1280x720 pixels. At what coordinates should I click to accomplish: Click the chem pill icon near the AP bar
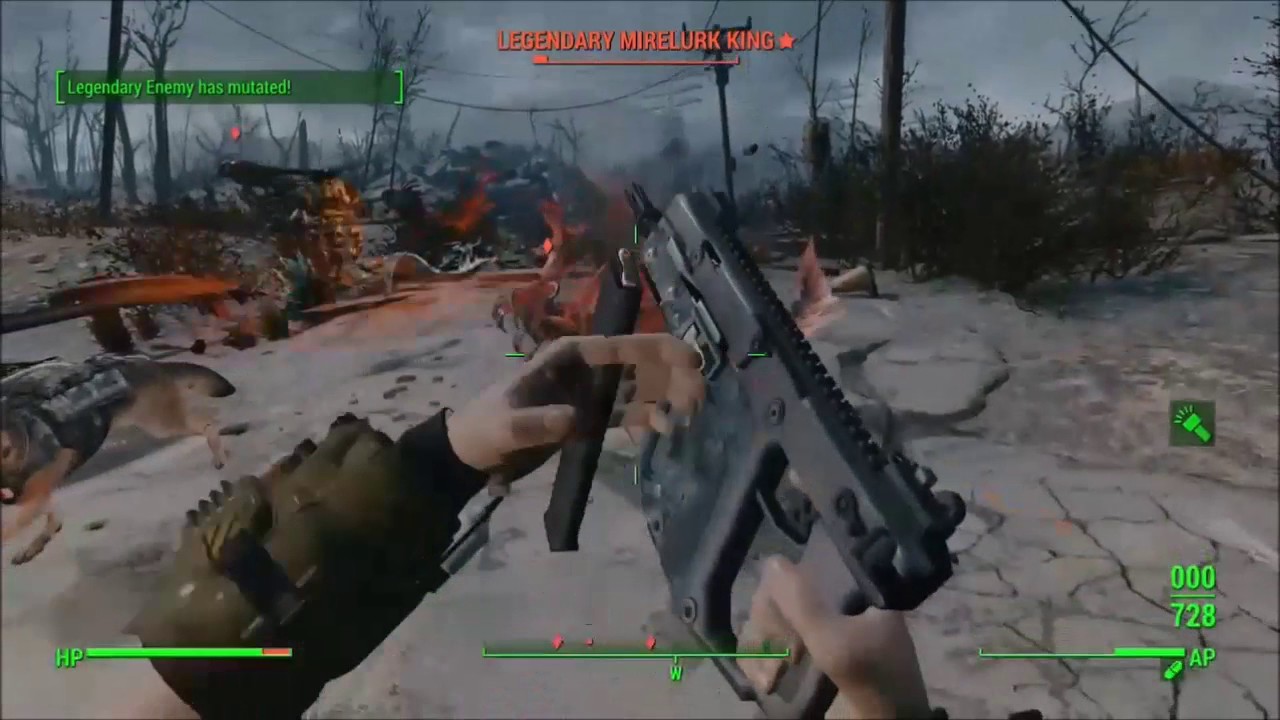1171,671
